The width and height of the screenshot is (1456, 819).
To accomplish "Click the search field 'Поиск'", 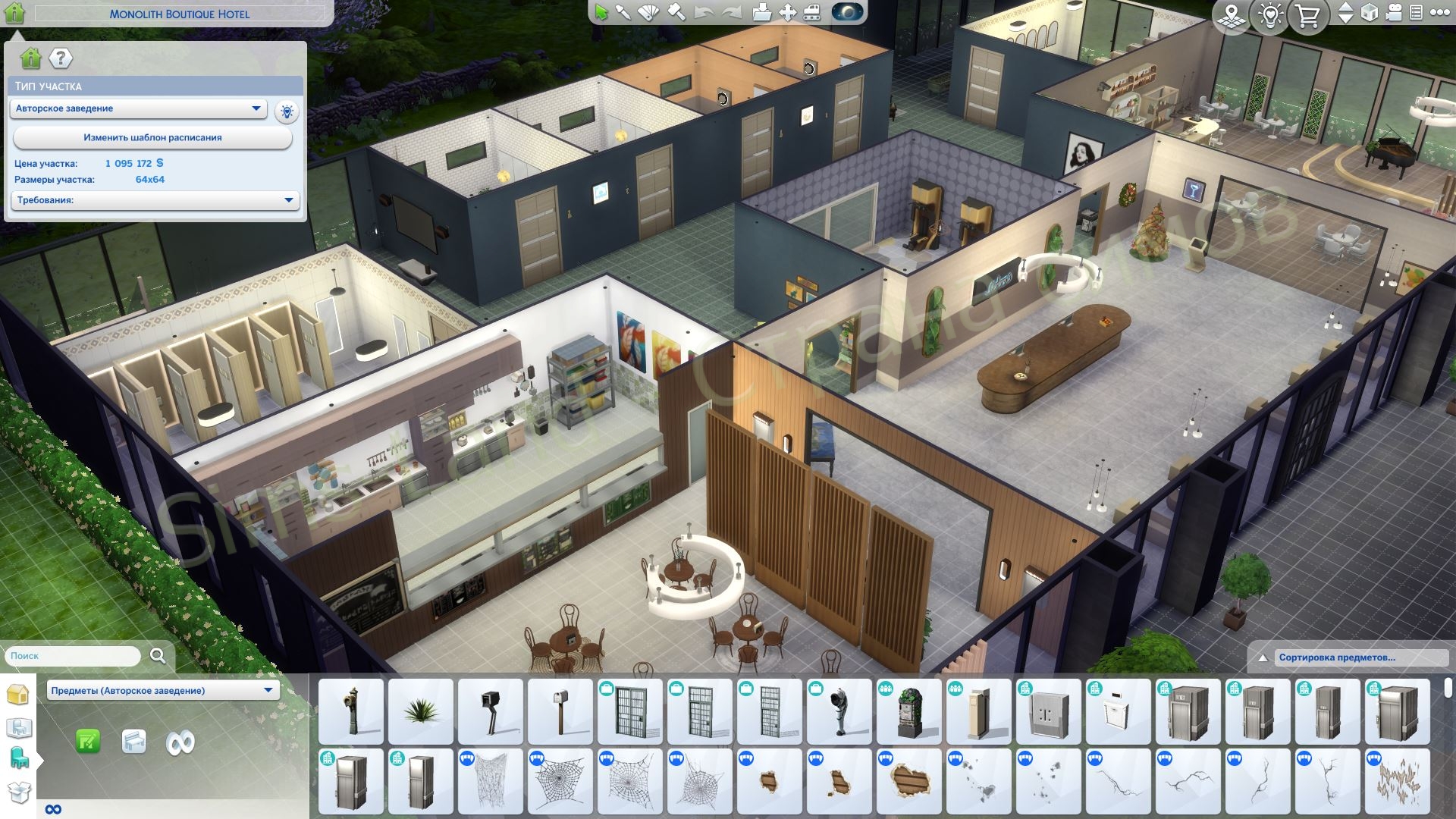I will click(74, 656).
